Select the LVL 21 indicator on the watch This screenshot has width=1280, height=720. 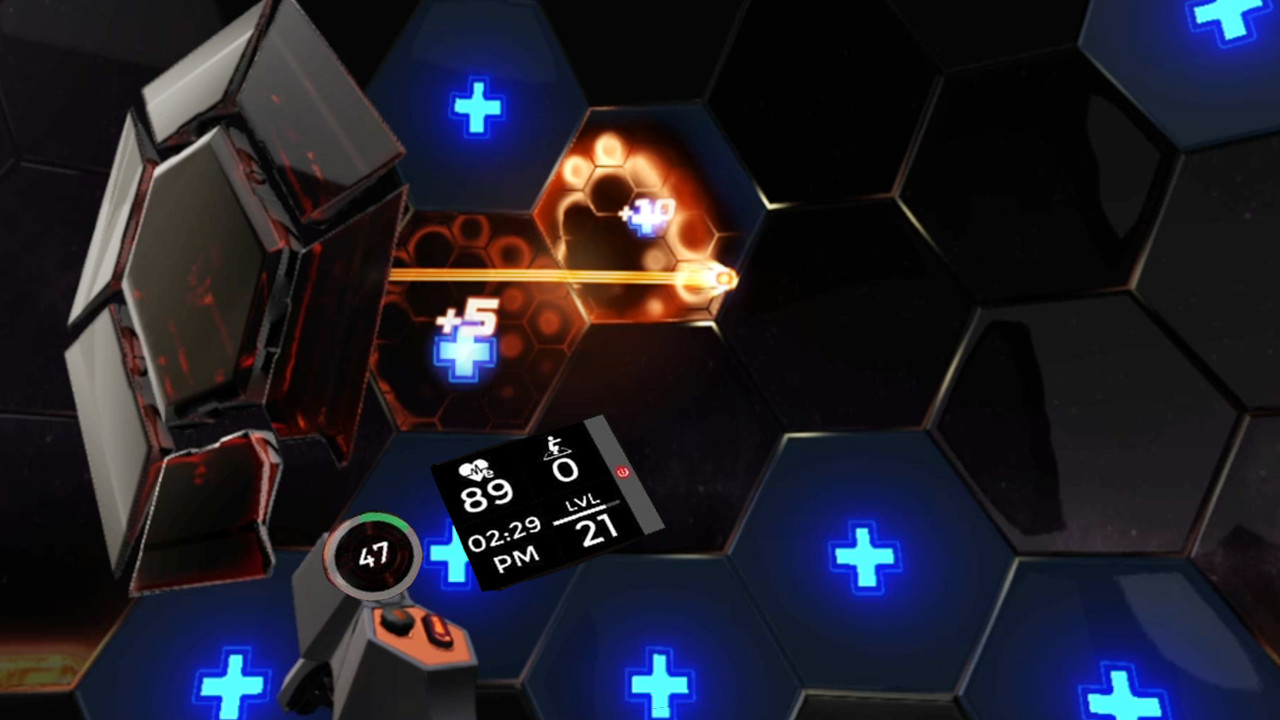(x=590, y=520)
